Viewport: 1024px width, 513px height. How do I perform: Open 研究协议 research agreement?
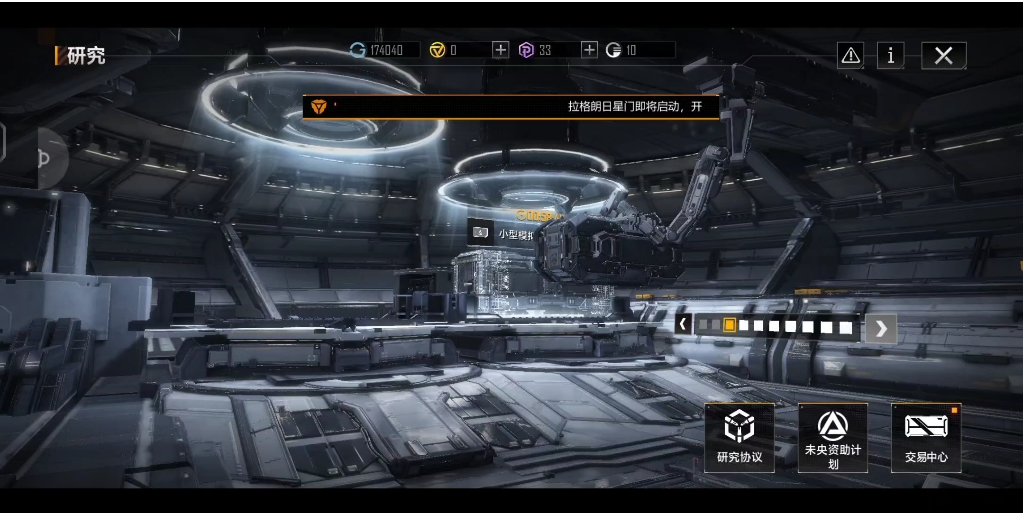tap(739, 437)
